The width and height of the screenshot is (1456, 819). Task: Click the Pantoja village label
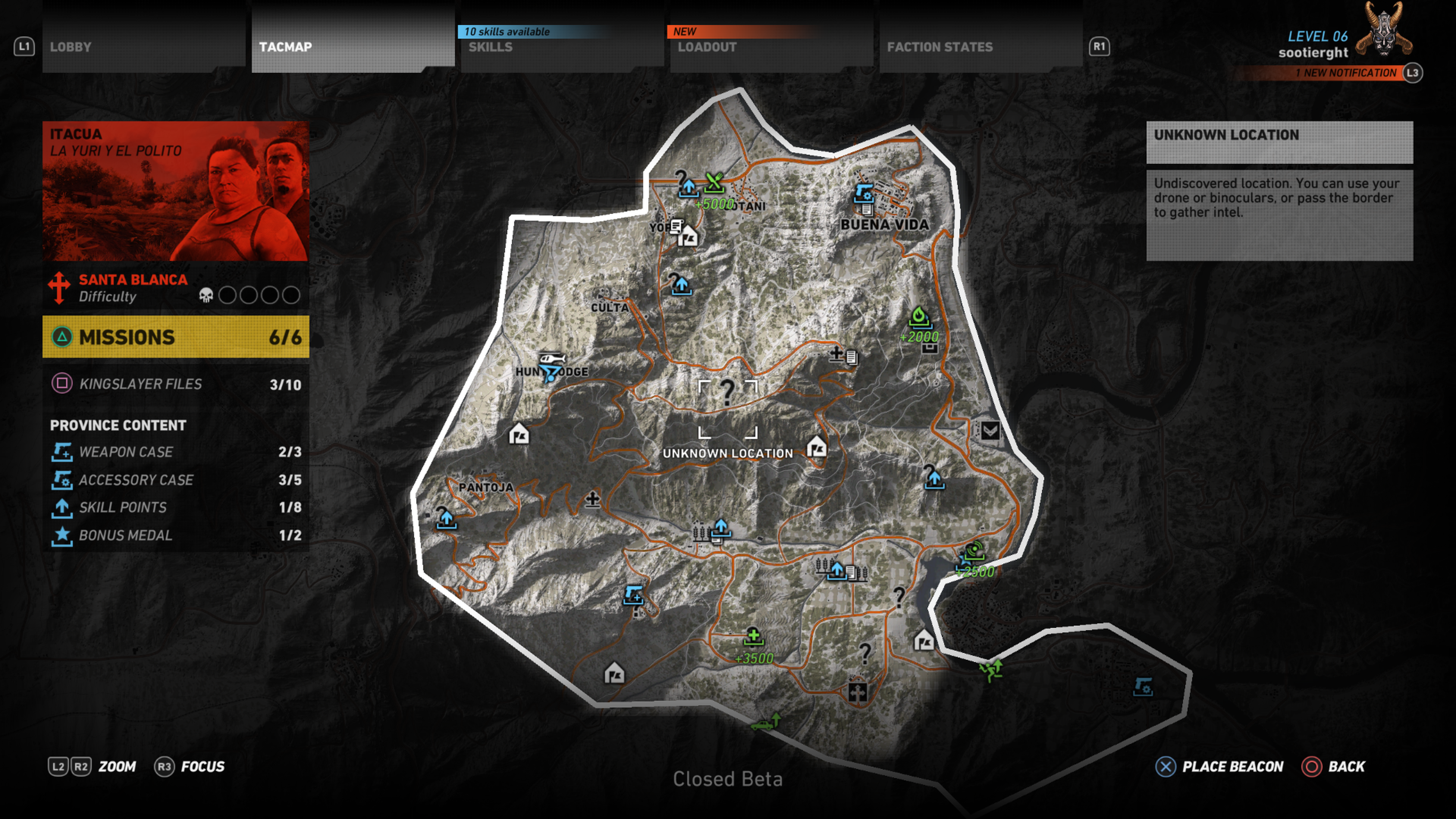(x=485, y=486)
